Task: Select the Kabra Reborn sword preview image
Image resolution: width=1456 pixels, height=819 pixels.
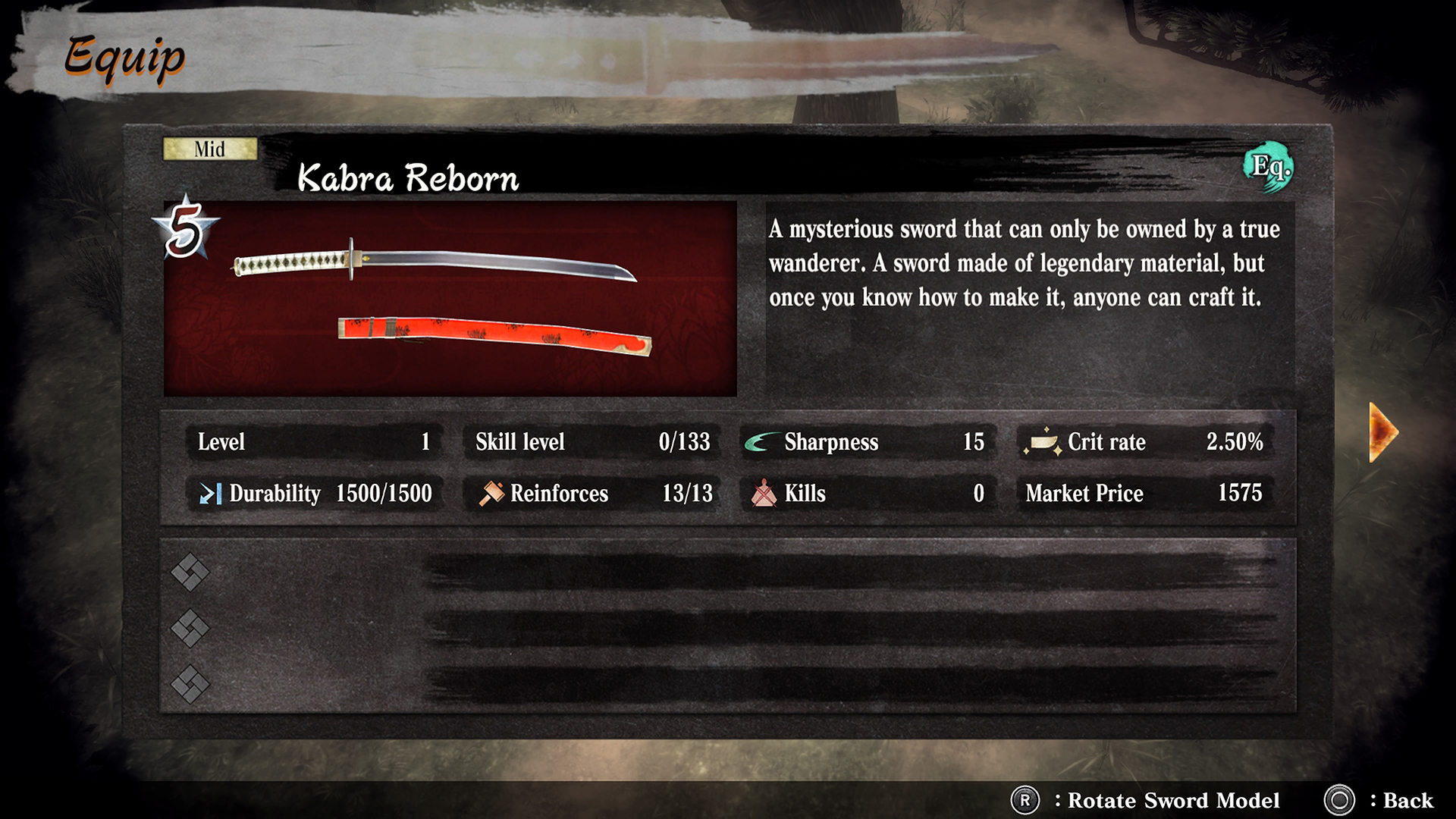Action: (x=450, y=298)
